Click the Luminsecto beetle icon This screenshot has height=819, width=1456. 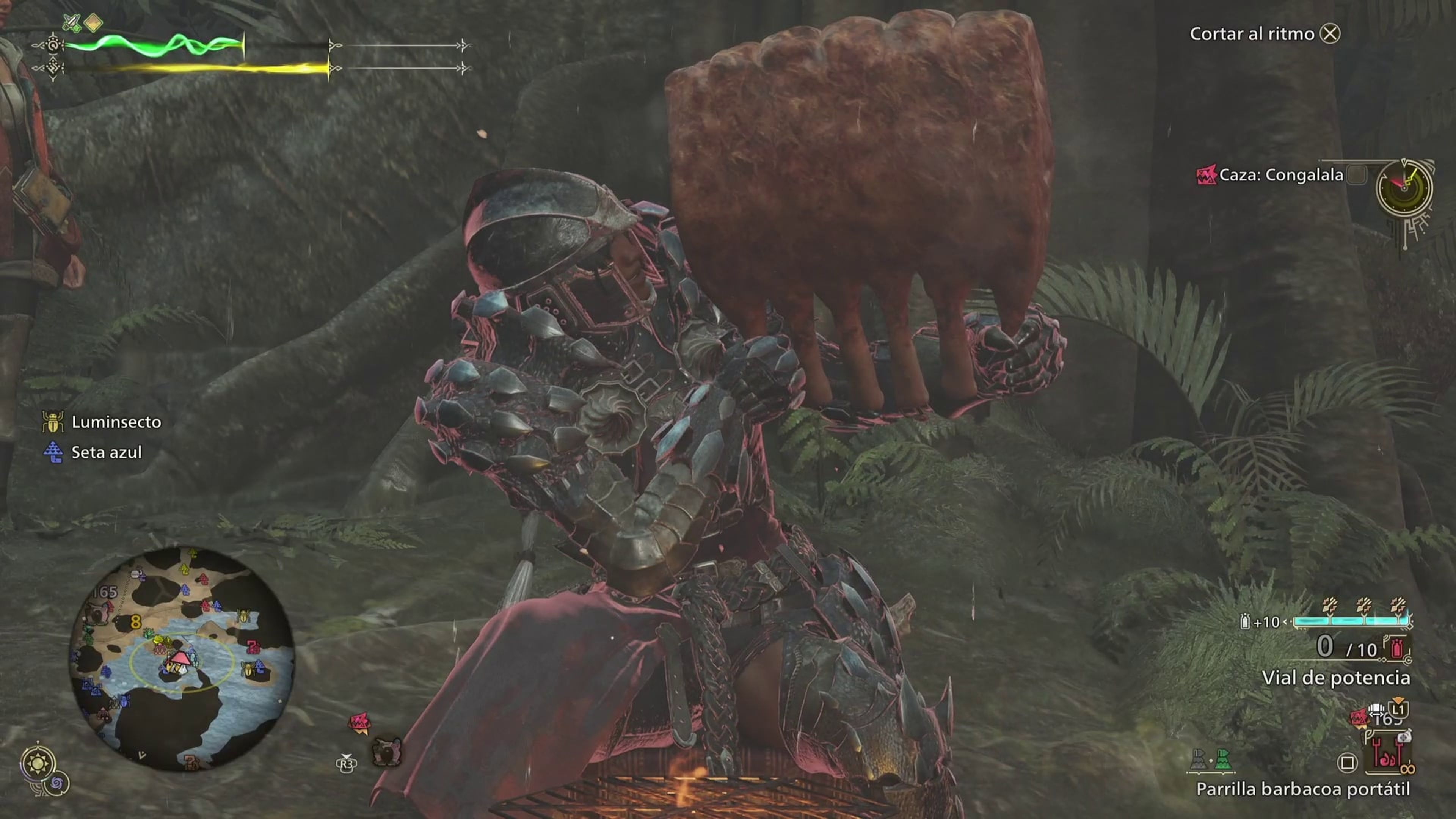coord(54,422)
